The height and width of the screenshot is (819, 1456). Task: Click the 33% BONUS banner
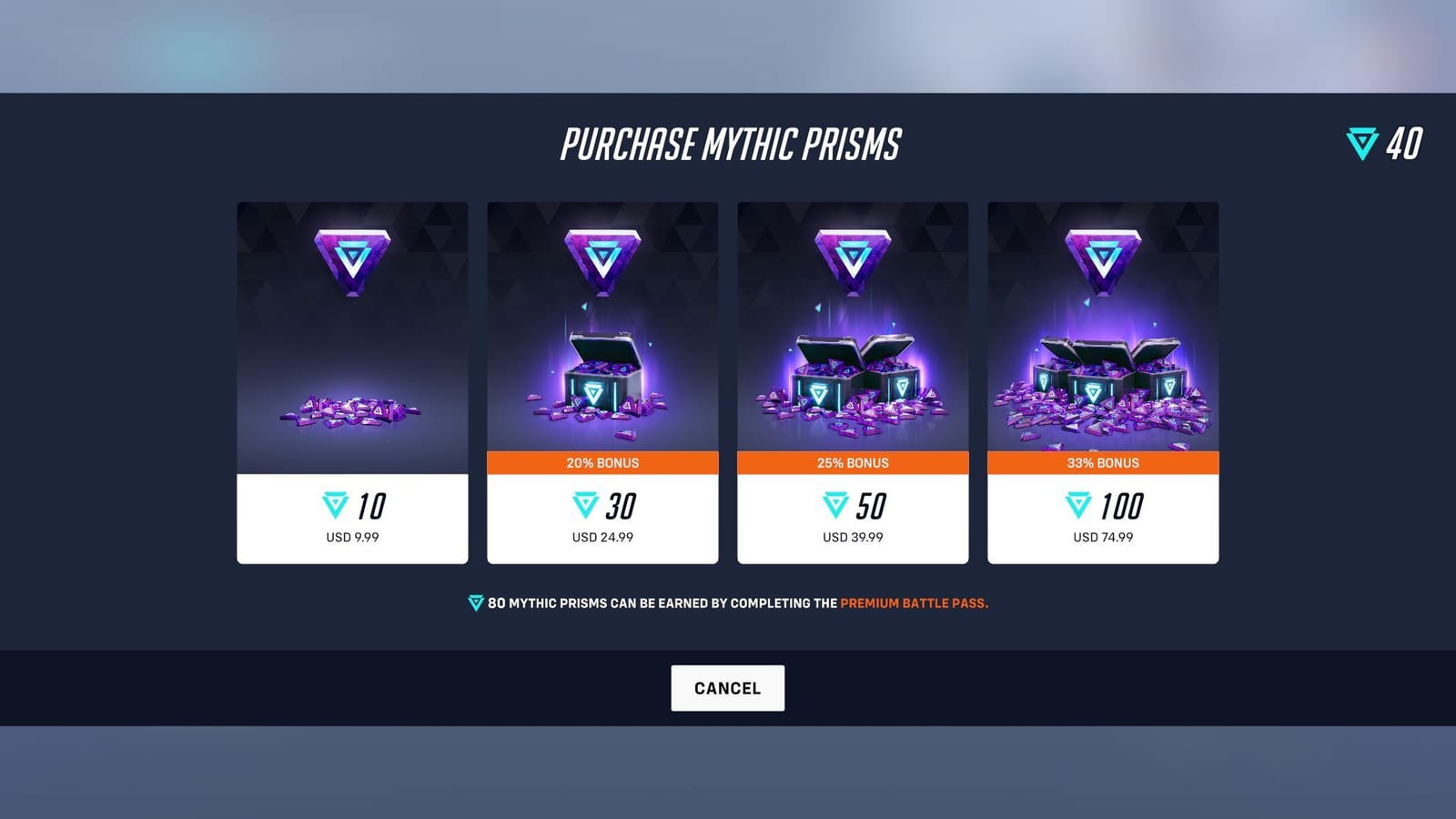1103,463
